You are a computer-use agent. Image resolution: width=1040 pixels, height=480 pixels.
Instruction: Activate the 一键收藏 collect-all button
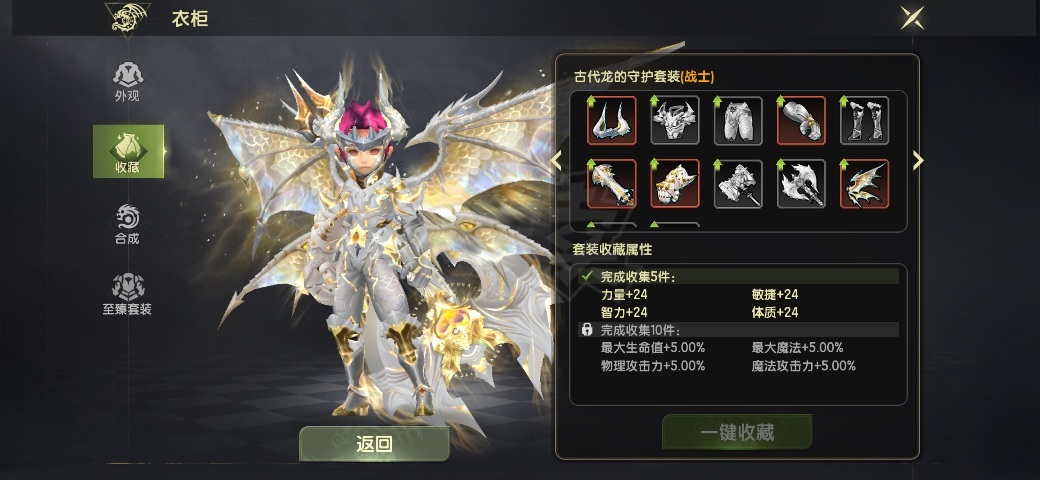737,432
